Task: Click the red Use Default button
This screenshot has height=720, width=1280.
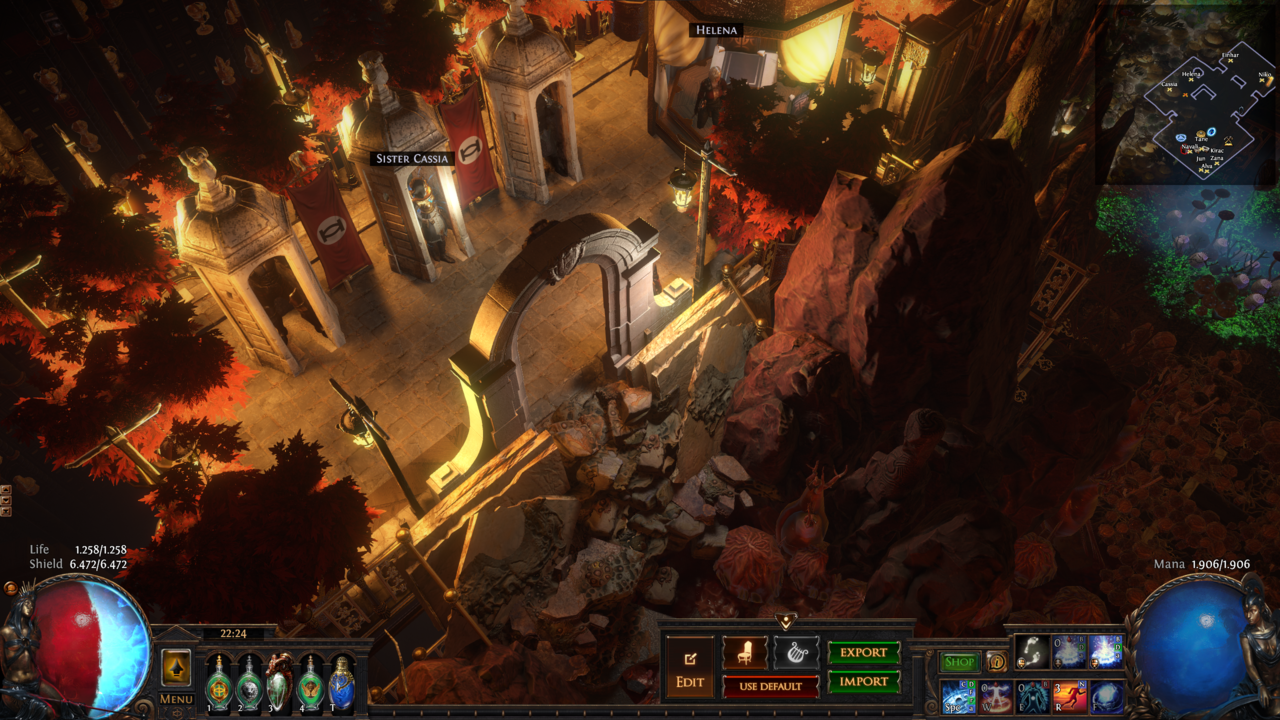Action: point(770,686)
